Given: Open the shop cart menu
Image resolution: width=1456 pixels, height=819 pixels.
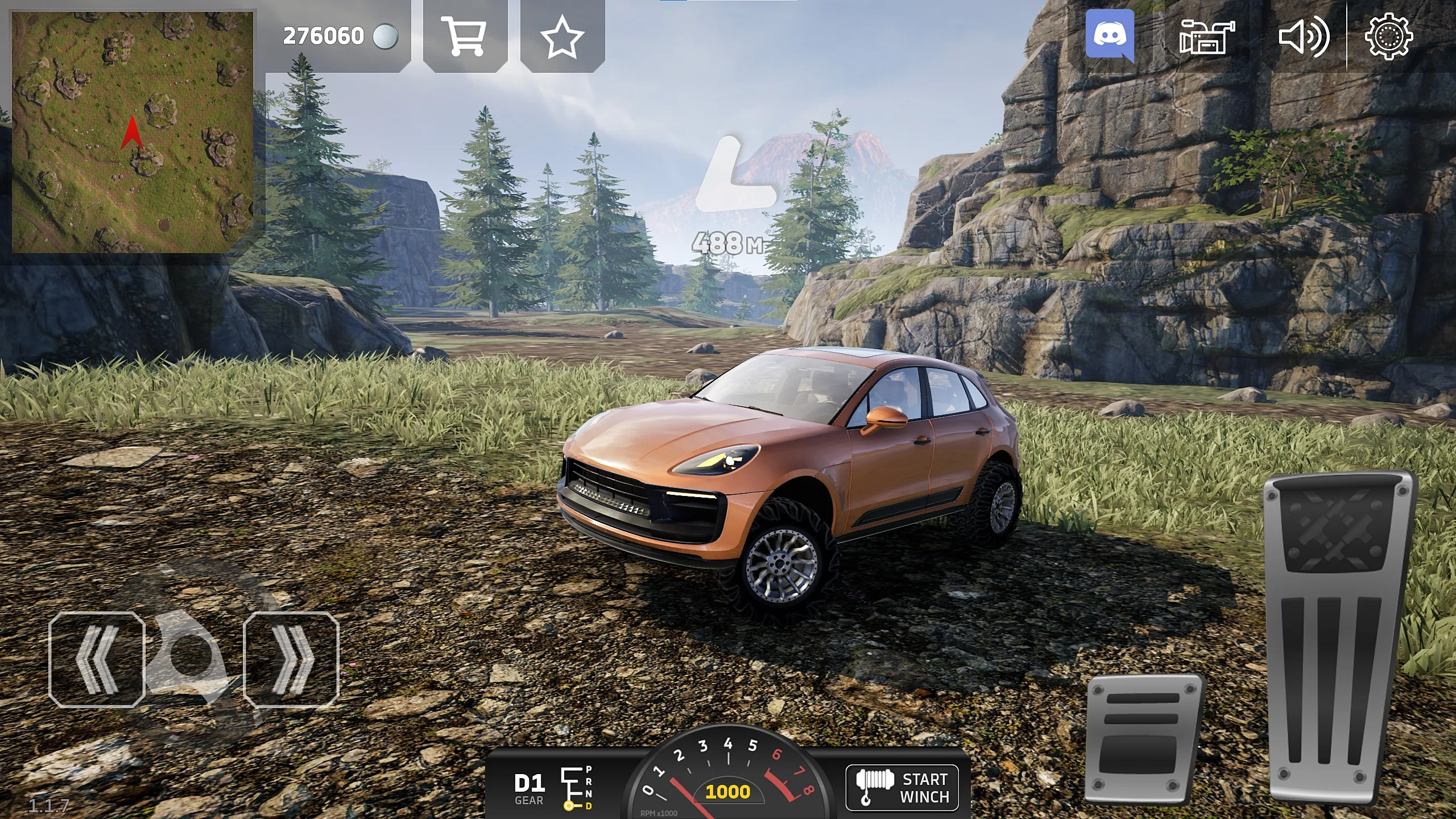Looking at the screenshot, I should 465,36.
